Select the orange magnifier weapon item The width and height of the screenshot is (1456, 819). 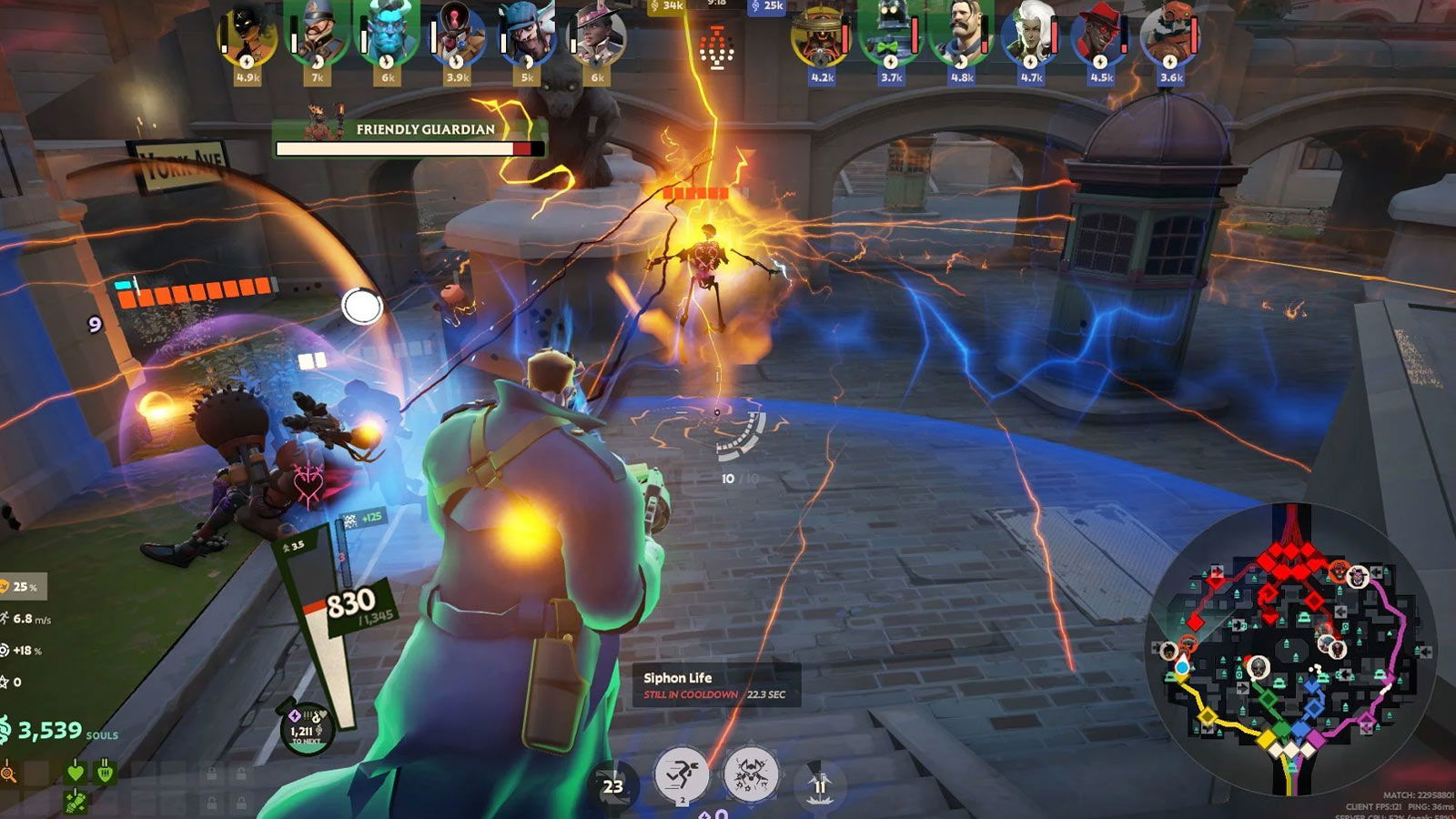[9, 773]
